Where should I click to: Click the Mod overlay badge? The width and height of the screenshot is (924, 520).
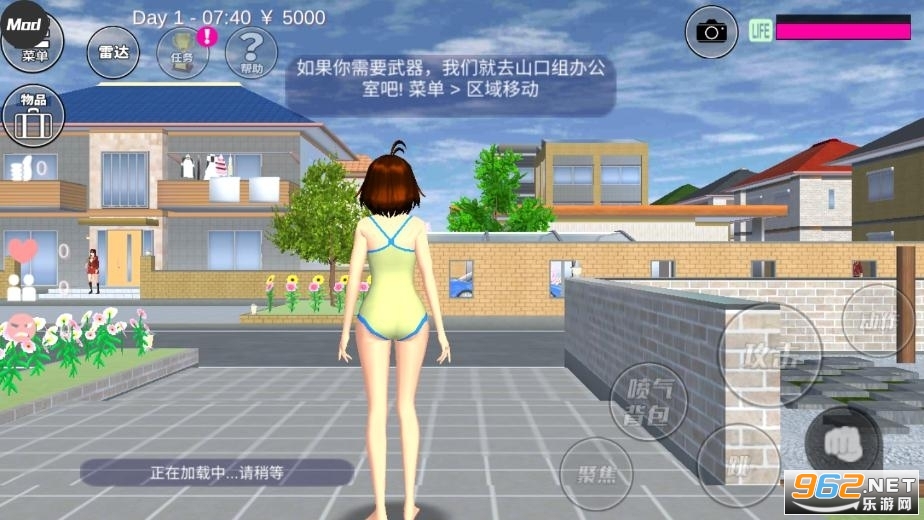coord(24,24)
